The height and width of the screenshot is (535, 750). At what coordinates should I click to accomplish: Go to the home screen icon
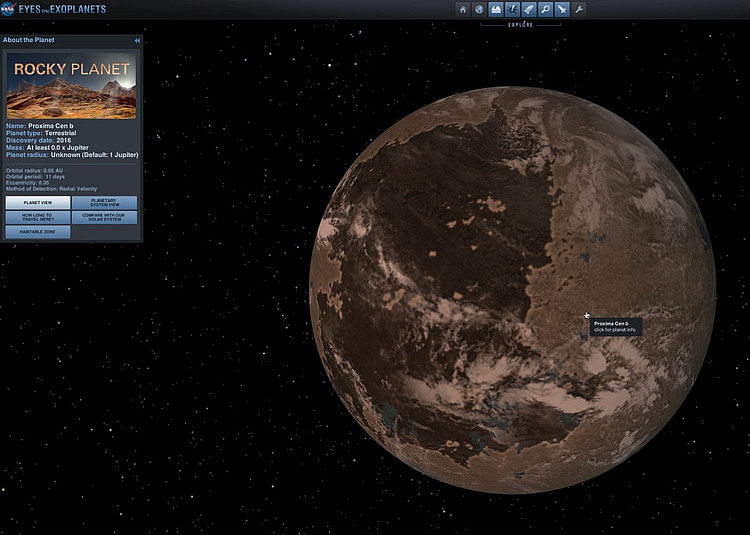tap(462, 9)
